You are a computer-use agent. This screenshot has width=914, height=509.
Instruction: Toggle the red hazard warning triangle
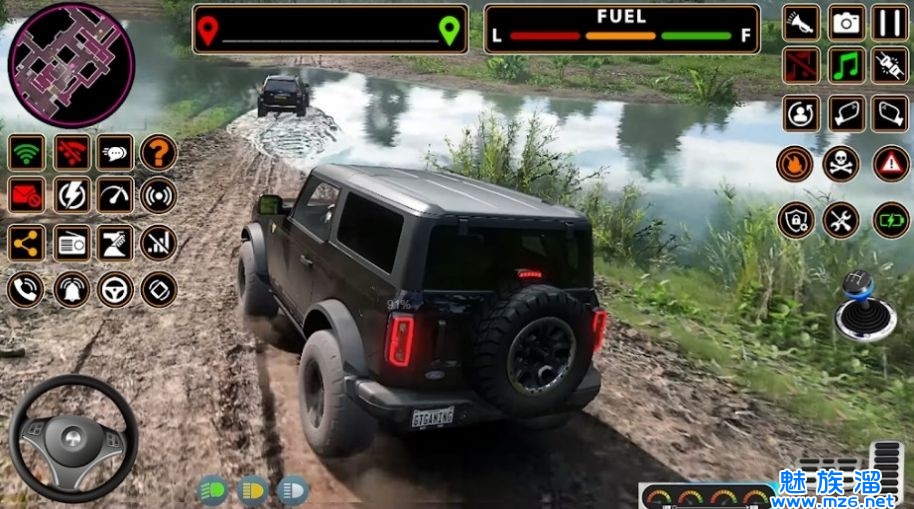click(891, 163)
